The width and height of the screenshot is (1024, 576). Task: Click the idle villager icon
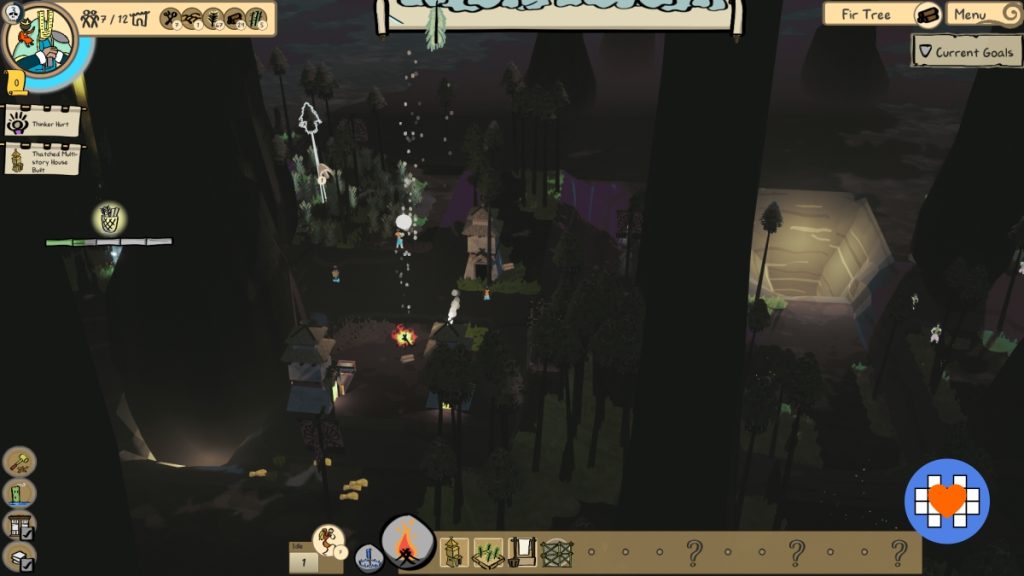click(x=329, y=540)
